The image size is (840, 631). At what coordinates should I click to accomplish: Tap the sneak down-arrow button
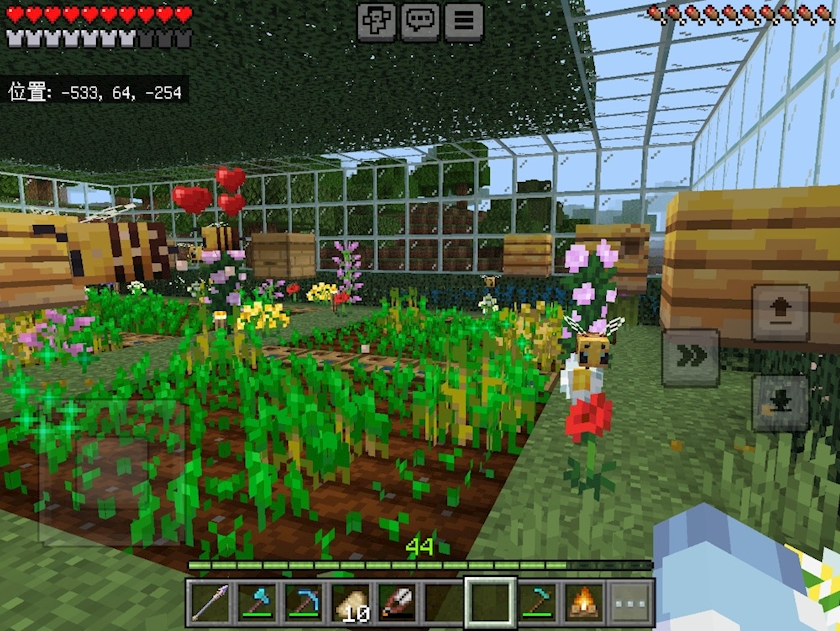click(780, 402)
